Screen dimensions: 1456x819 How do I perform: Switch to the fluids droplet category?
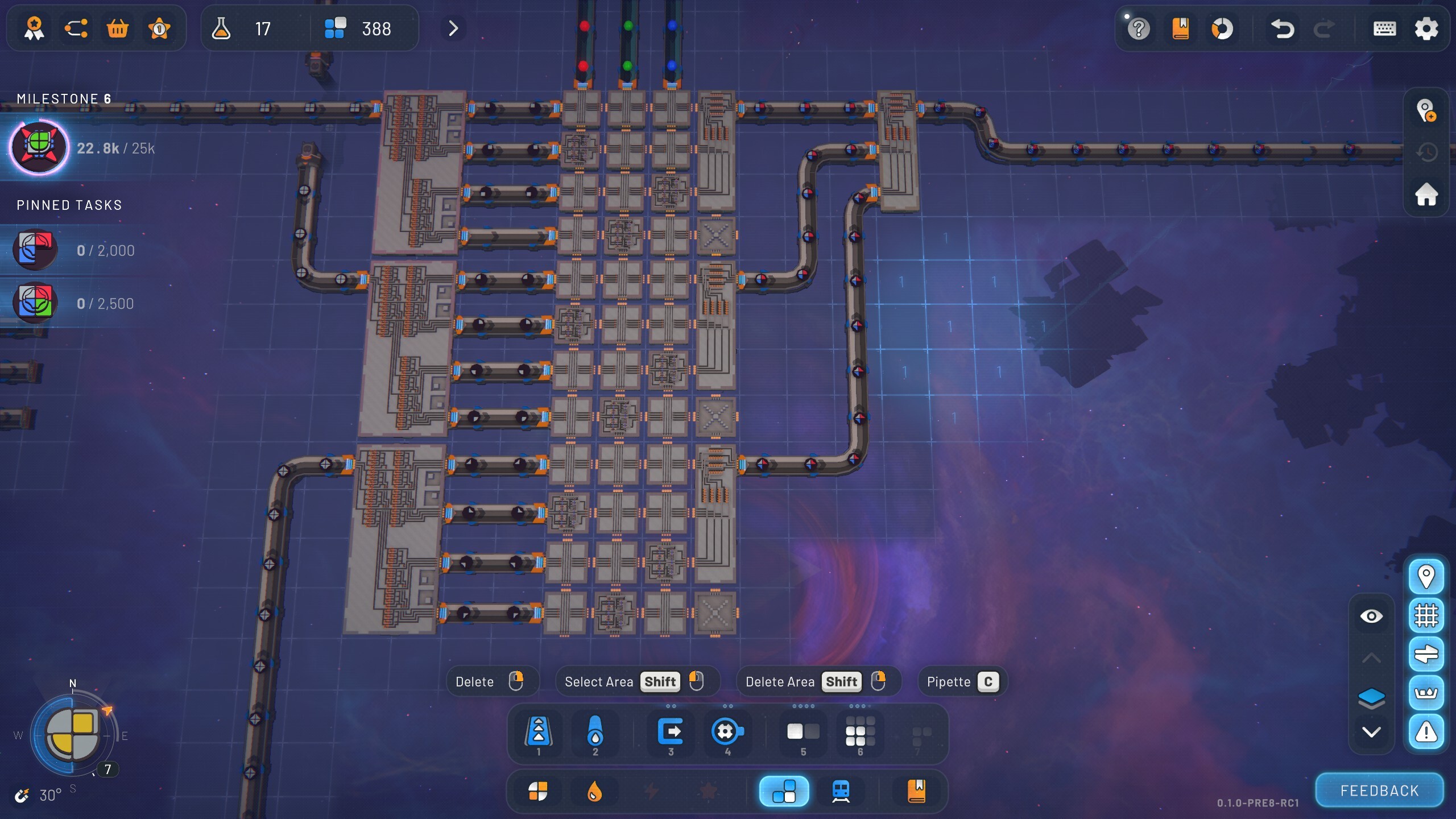pyautogui.click(x=594, y=791)
